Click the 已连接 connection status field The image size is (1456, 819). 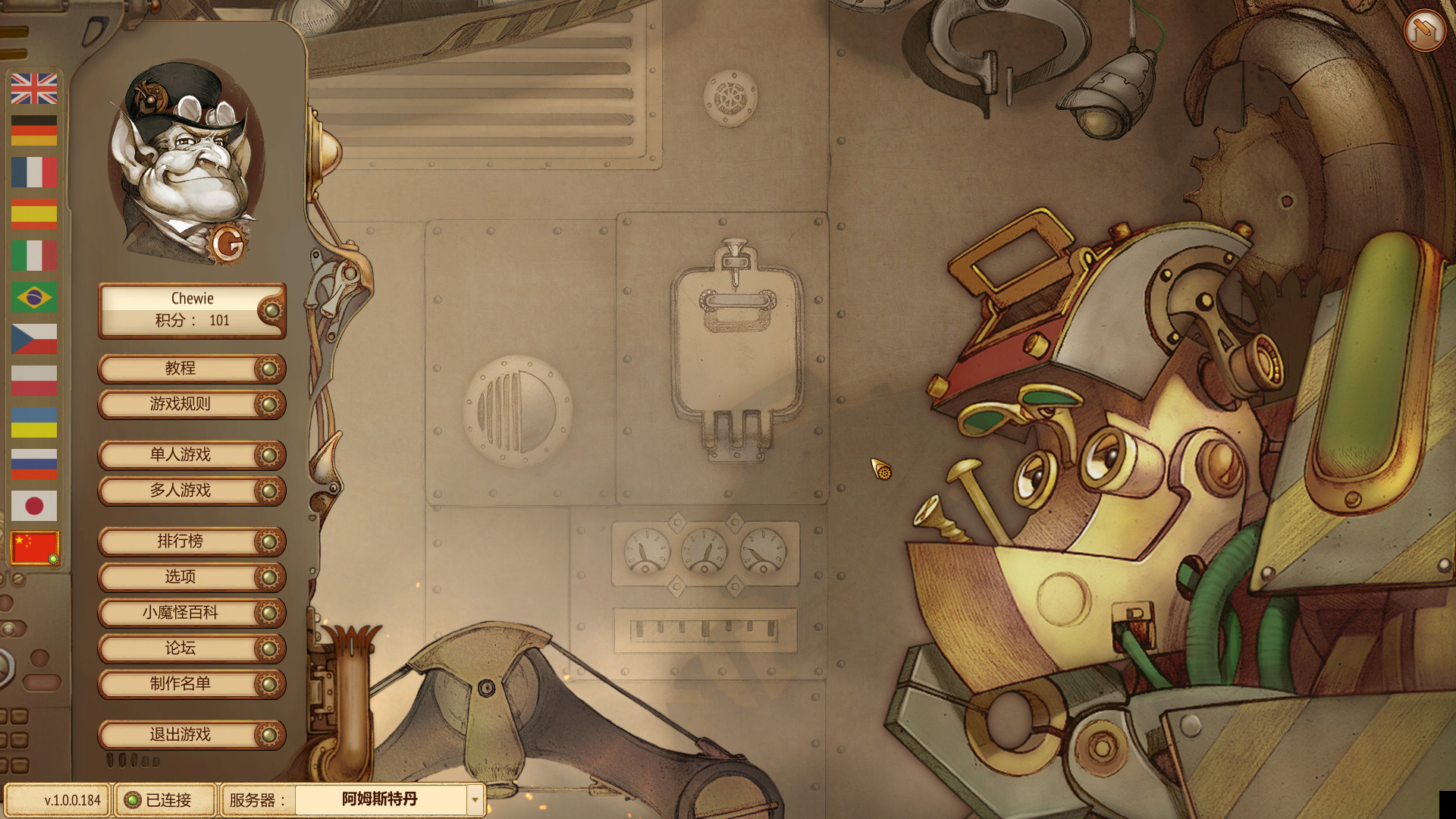pos(165,800)
